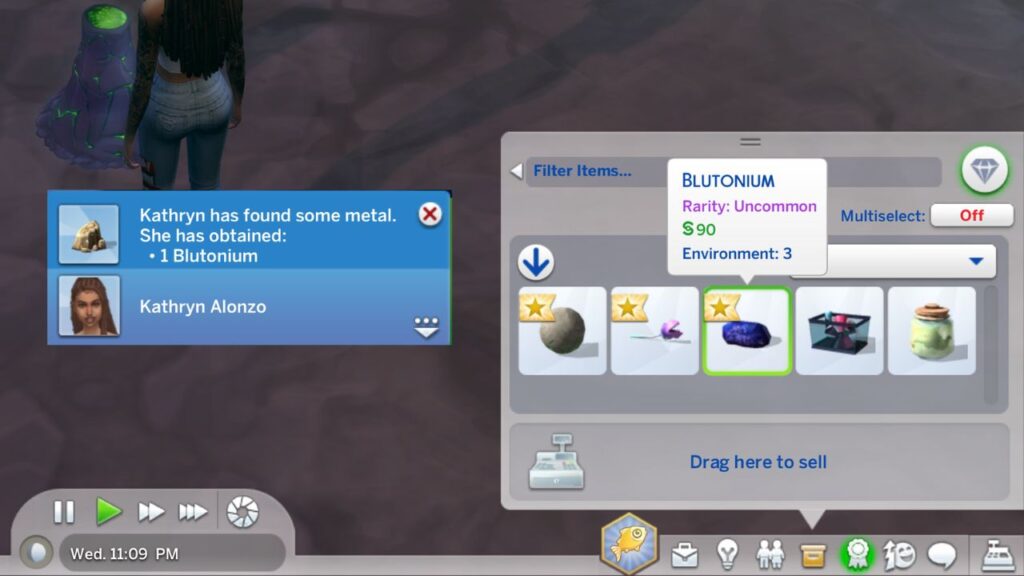Expand the Kathryn Alonzo notification
Screen dimensions: 1024x576
click(x=427, y=327)
